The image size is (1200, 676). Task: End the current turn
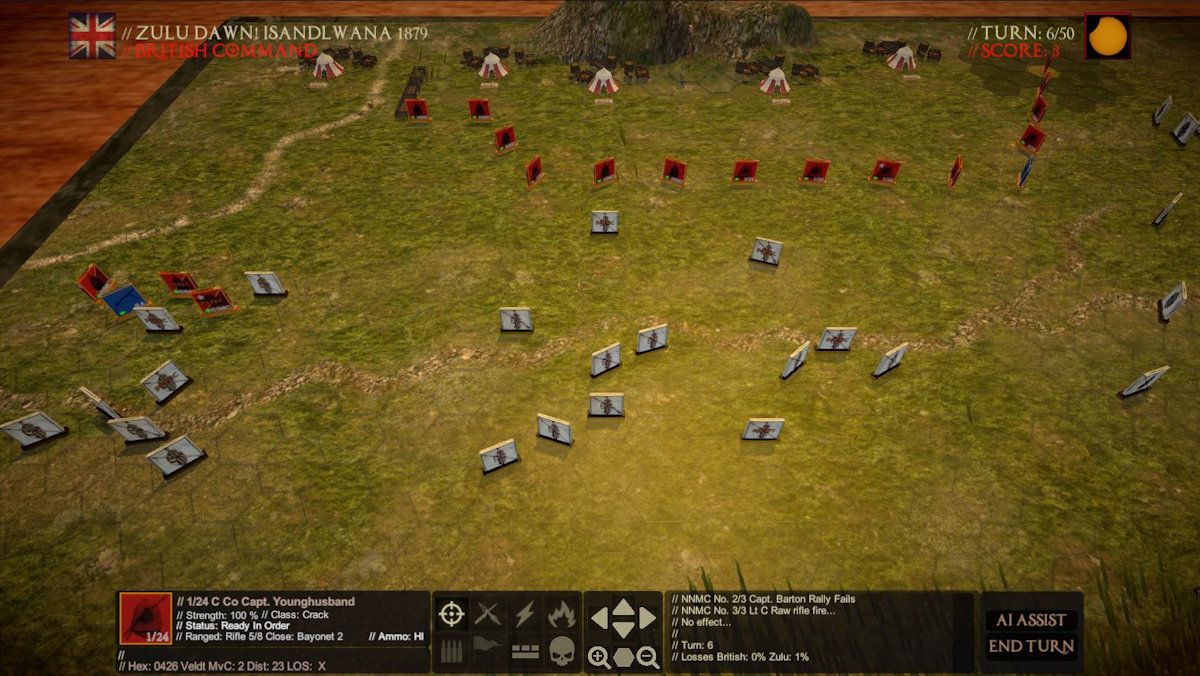pyautogui.click(x=1031, y=646)
